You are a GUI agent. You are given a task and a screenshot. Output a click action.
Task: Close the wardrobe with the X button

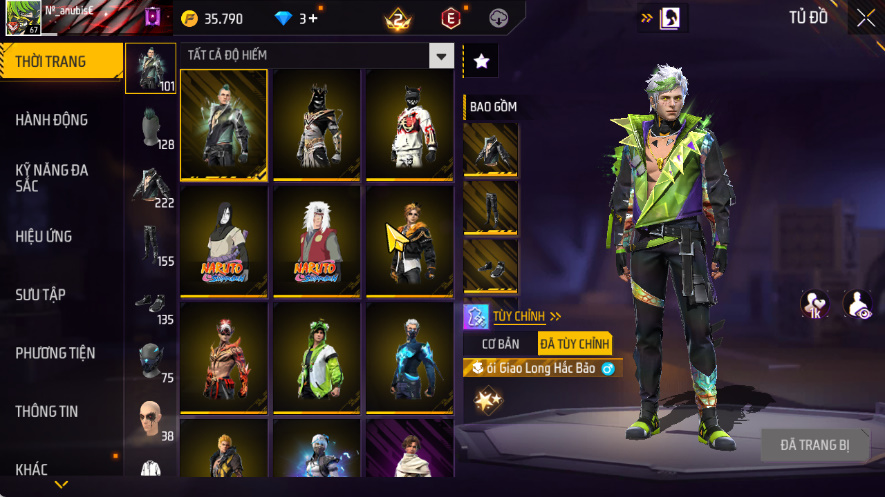[865, 17]
